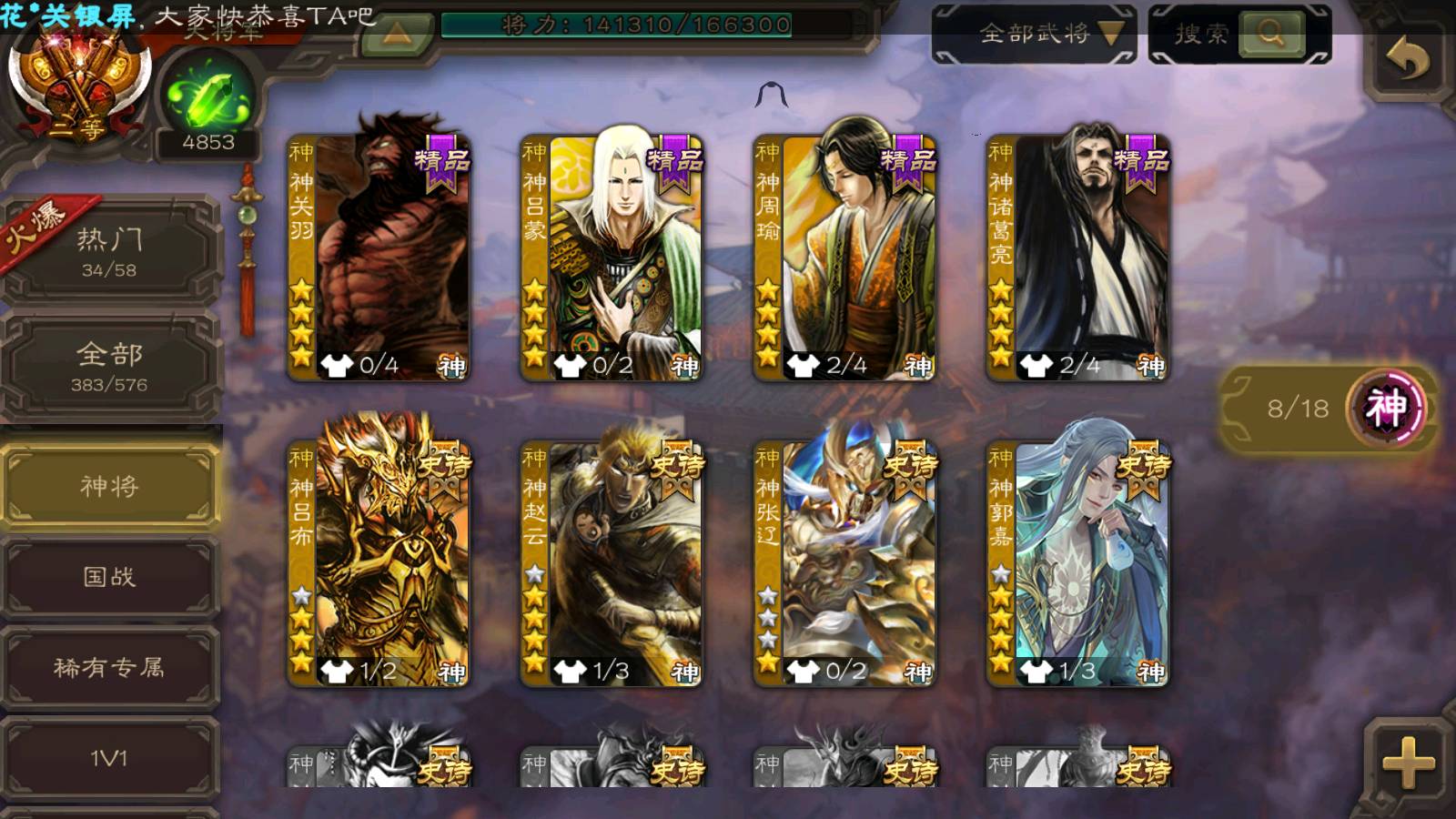Show the 全部 generals tab
Image resolution: width=1456 pixels, height=819 pixels.
(109, 366)
